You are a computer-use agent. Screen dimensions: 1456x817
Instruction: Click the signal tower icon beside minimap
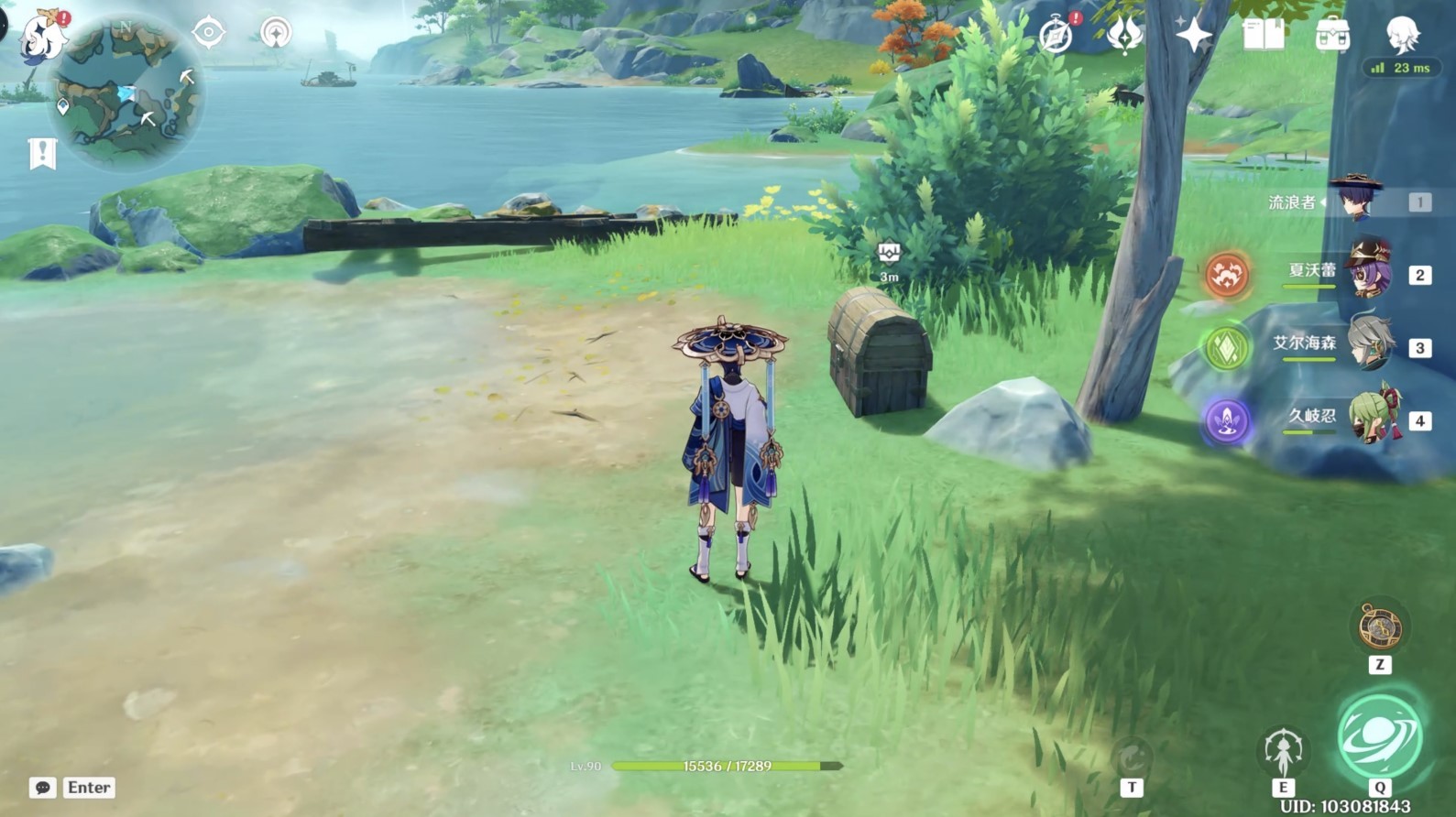(x=276, y=33)
